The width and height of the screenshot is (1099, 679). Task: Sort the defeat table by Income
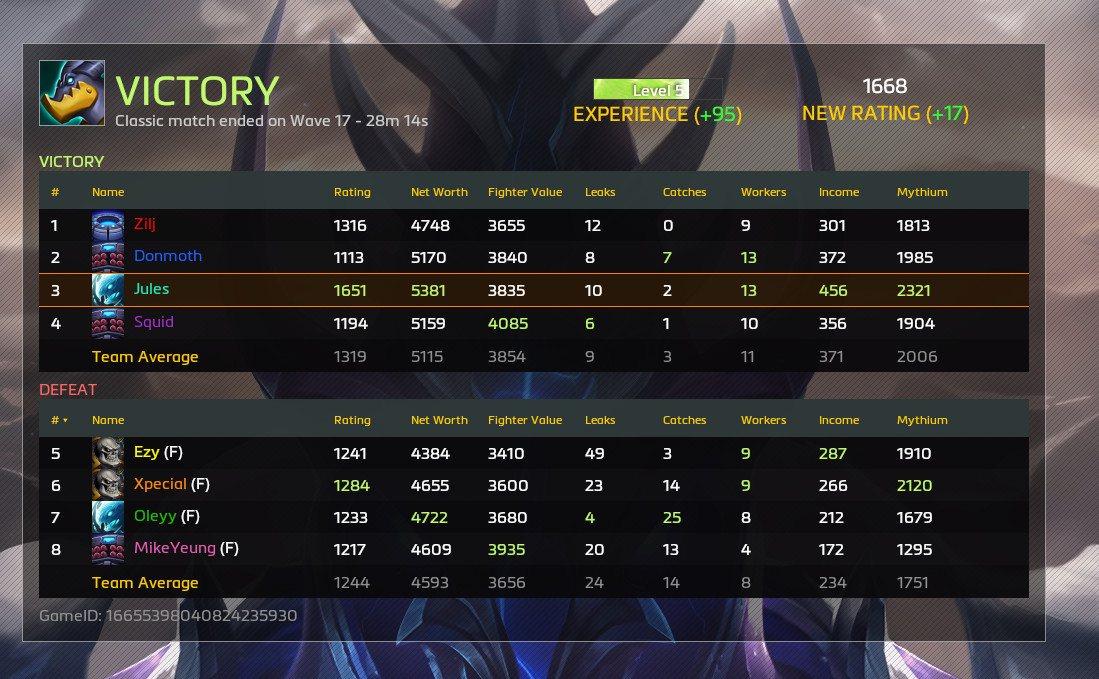838,420
